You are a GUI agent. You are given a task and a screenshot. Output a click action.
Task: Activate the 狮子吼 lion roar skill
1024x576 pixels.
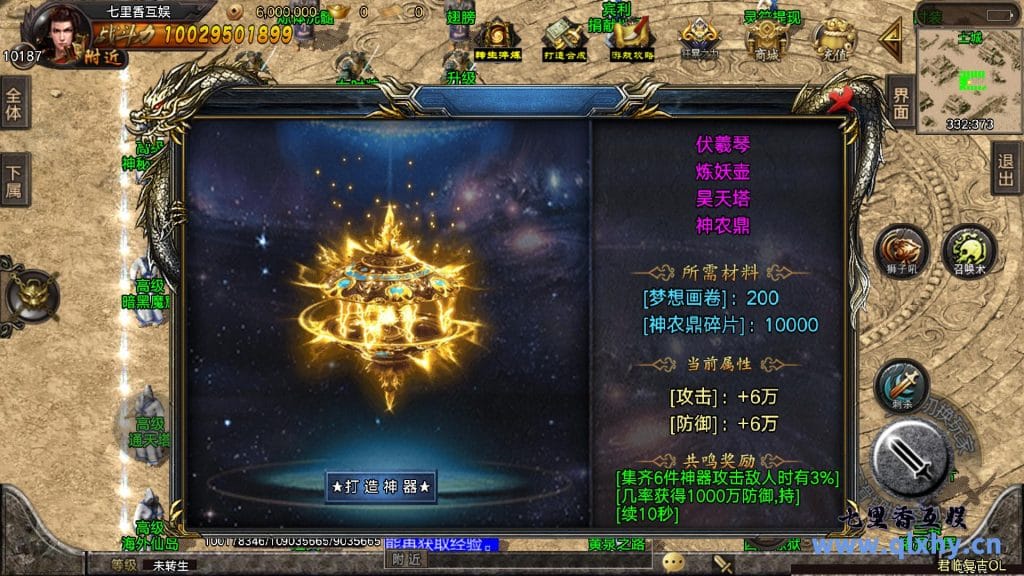pos(898,251)
